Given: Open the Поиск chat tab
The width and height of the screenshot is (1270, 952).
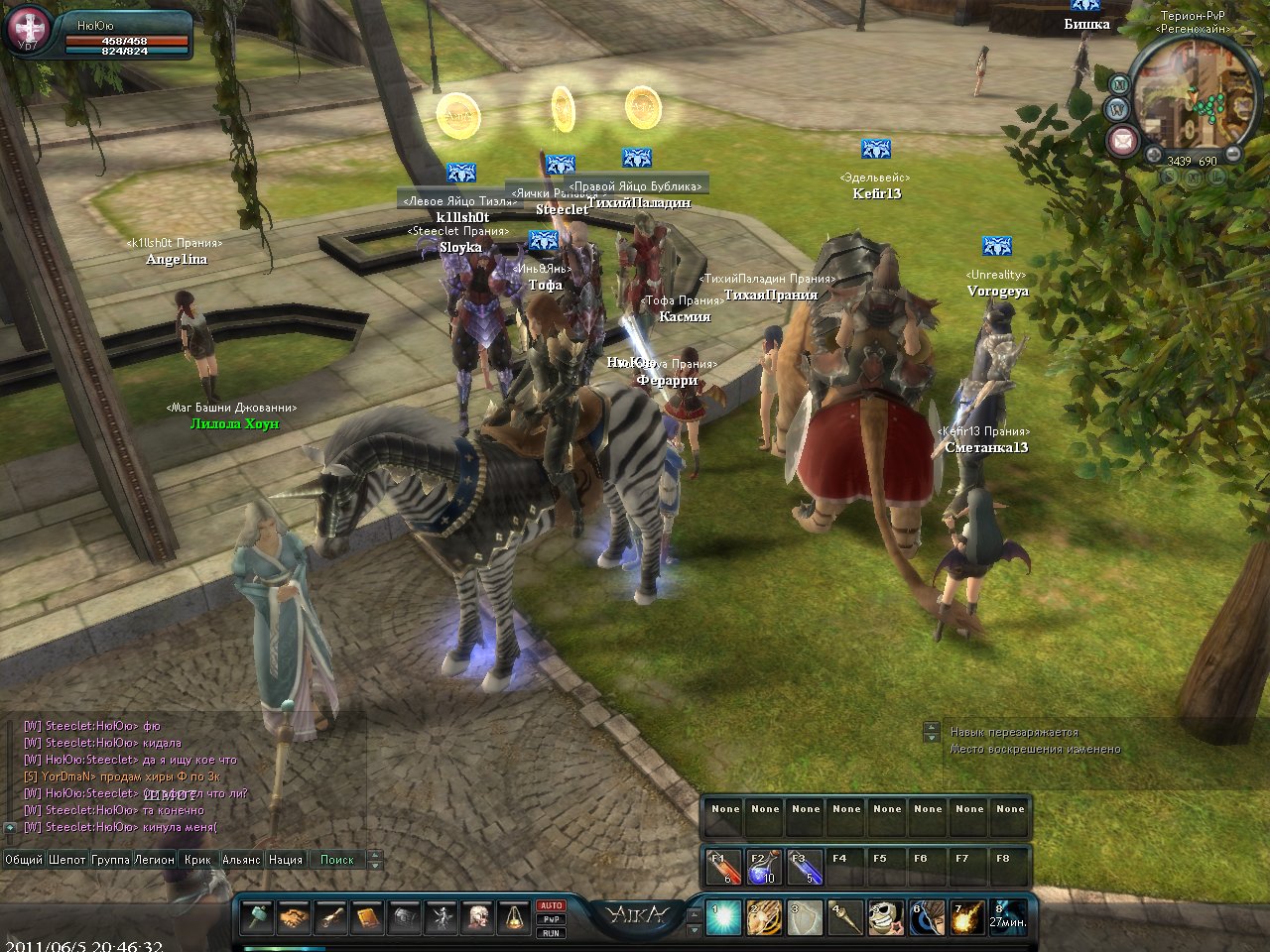Looking at the screenshot, I should [337, 860].
